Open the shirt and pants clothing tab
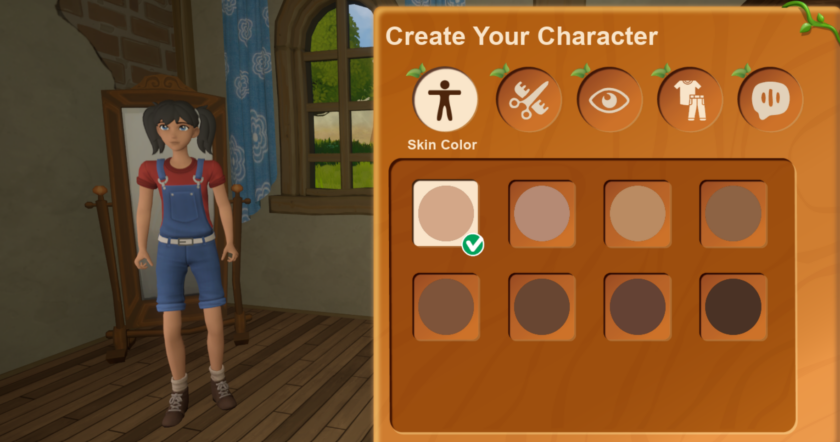840x442 pixels. (690, 100)
